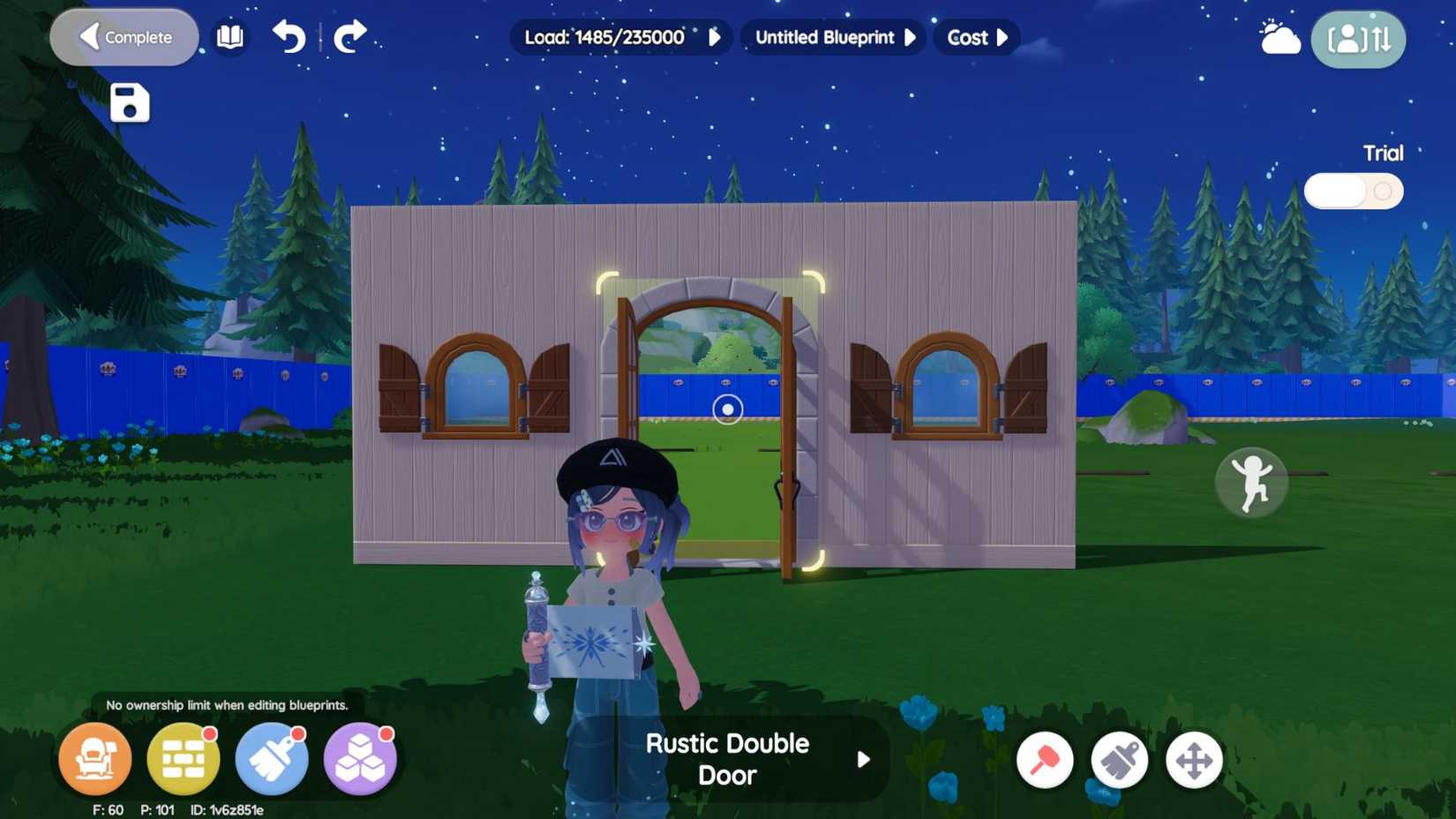
Task: Select the building blocks category
Action: [x=360, y=758]
